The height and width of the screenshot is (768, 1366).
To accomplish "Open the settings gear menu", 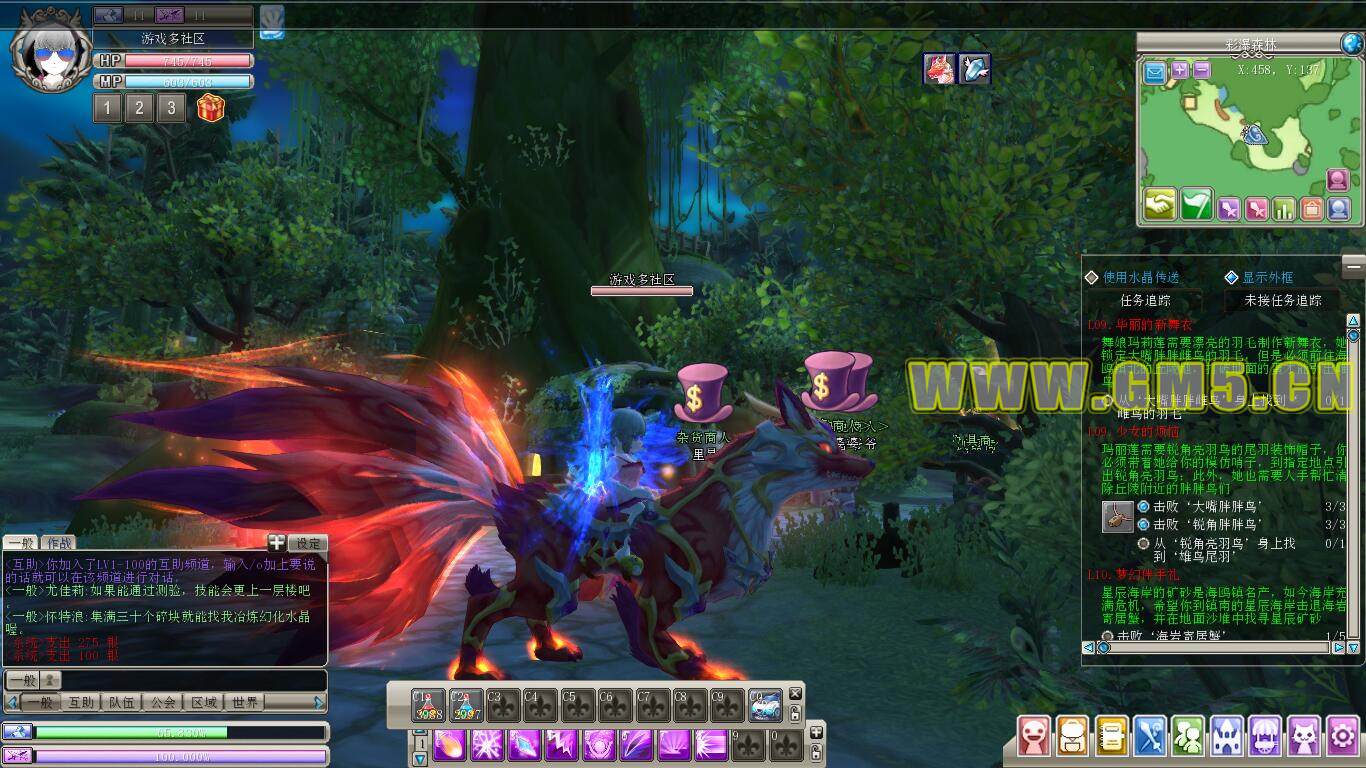I will click(1341, 737).
